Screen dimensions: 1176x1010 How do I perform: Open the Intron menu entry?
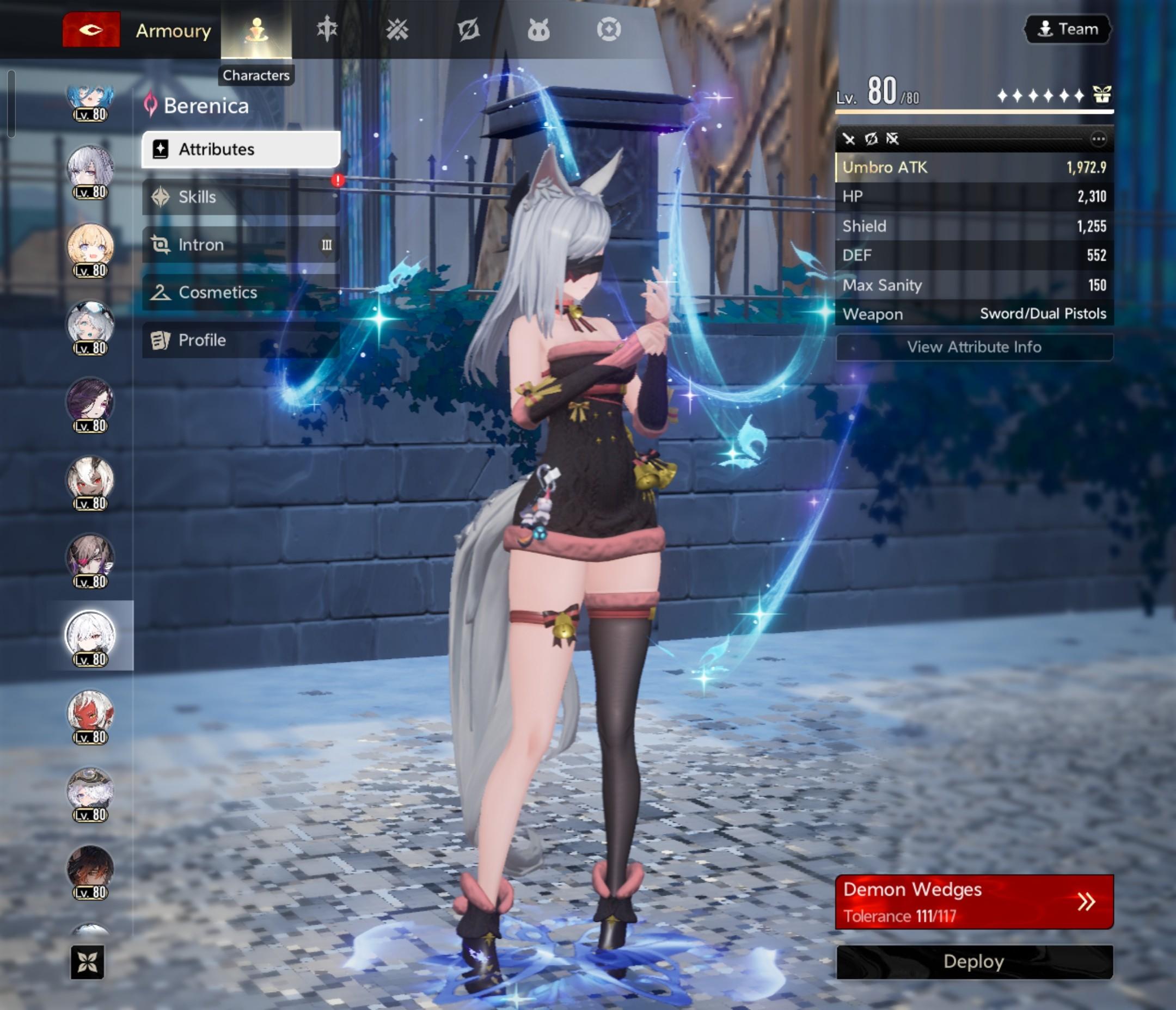[241, 244]
